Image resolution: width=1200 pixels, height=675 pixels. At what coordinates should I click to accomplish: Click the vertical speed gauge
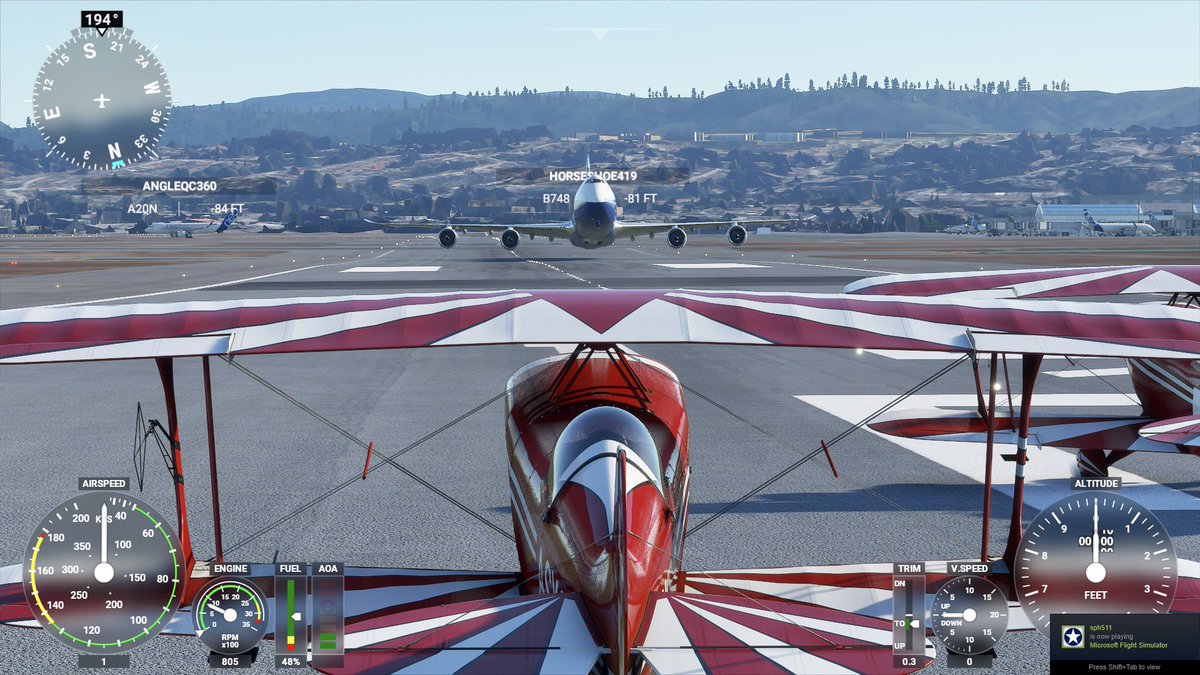969,615
